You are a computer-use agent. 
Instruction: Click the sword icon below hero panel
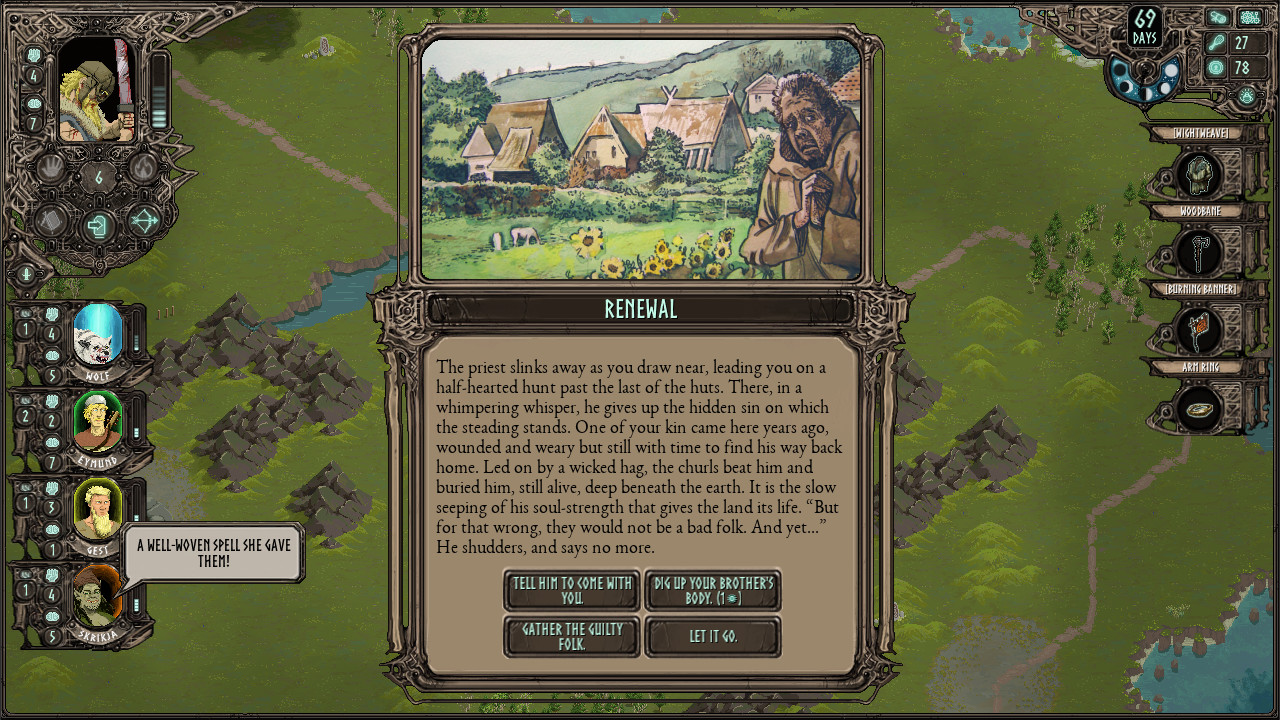(26, 273)
